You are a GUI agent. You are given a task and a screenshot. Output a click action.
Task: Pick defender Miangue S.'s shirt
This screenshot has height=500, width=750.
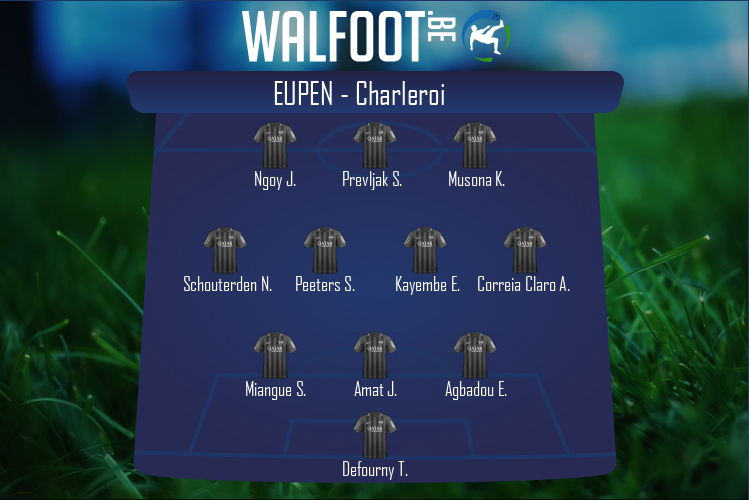point(275,356)
